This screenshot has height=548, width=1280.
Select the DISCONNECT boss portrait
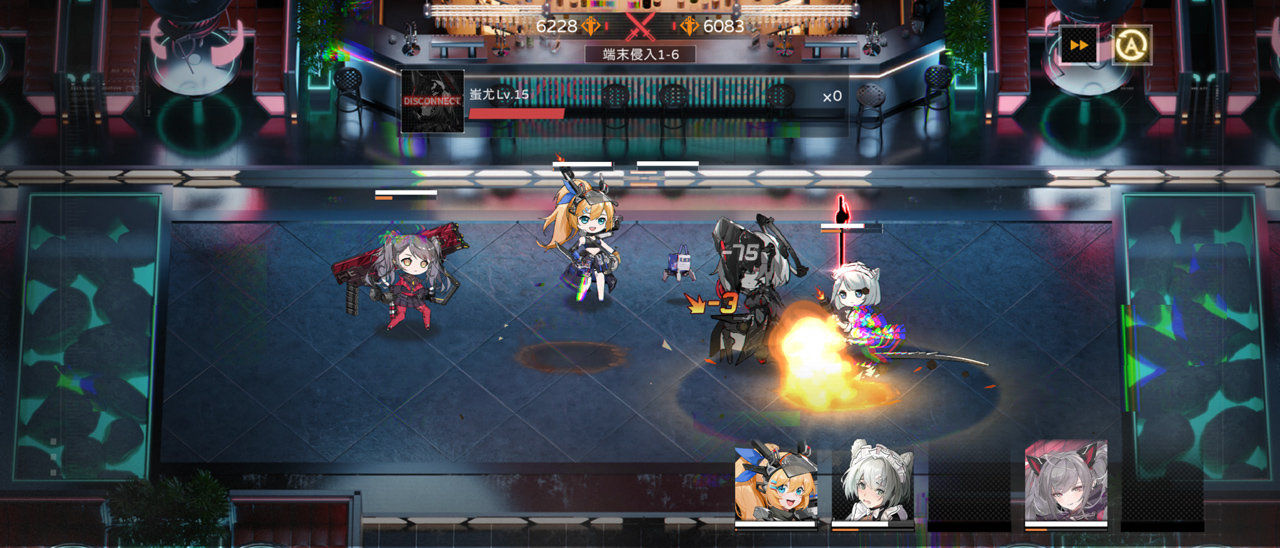click(433, 101)
